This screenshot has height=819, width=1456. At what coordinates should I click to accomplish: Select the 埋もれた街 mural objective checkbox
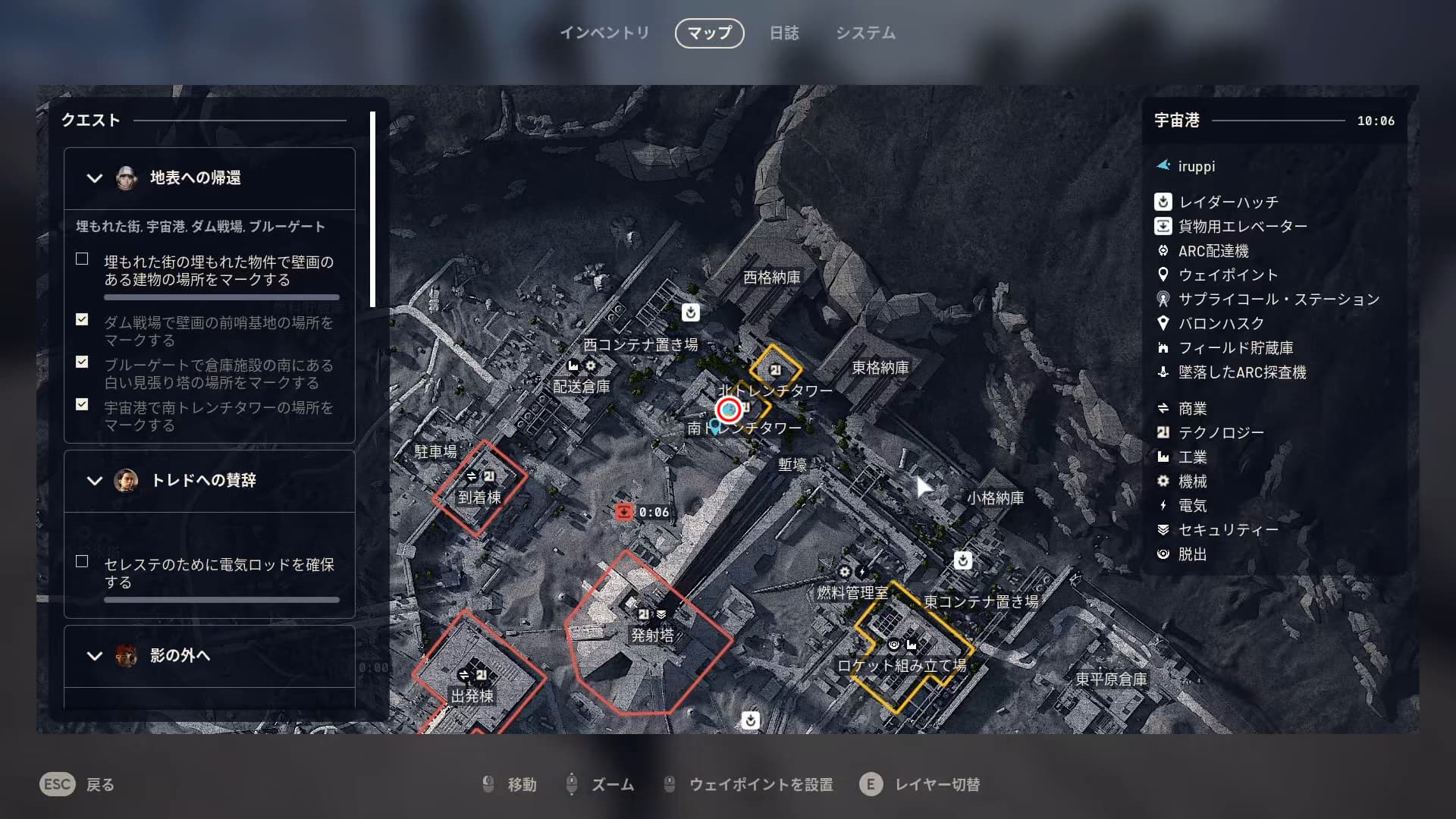pos(82,259)
